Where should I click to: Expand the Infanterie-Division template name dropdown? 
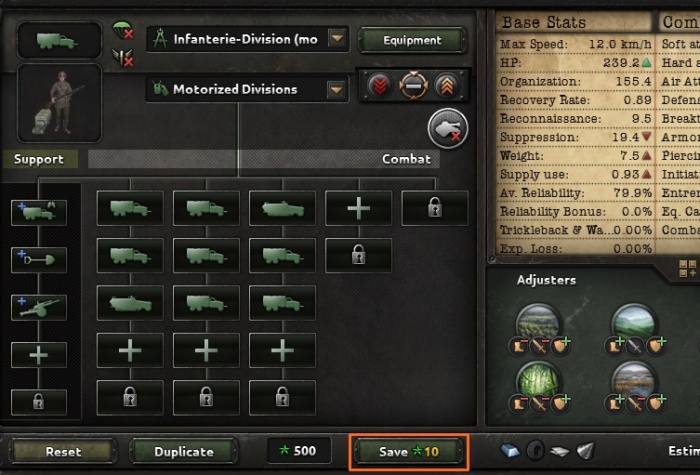338,40
